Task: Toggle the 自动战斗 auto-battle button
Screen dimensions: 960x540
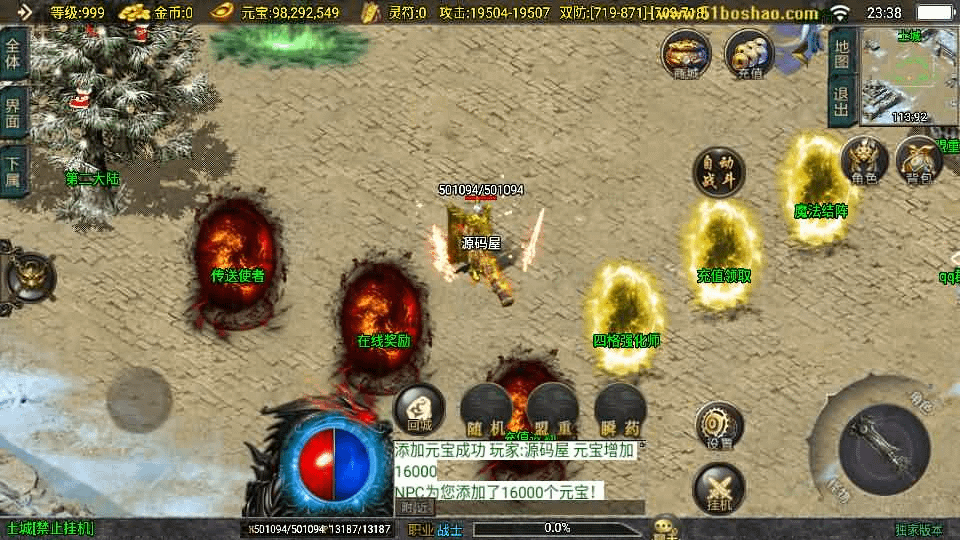Action: pyautogui.click(x=719, y=172)
